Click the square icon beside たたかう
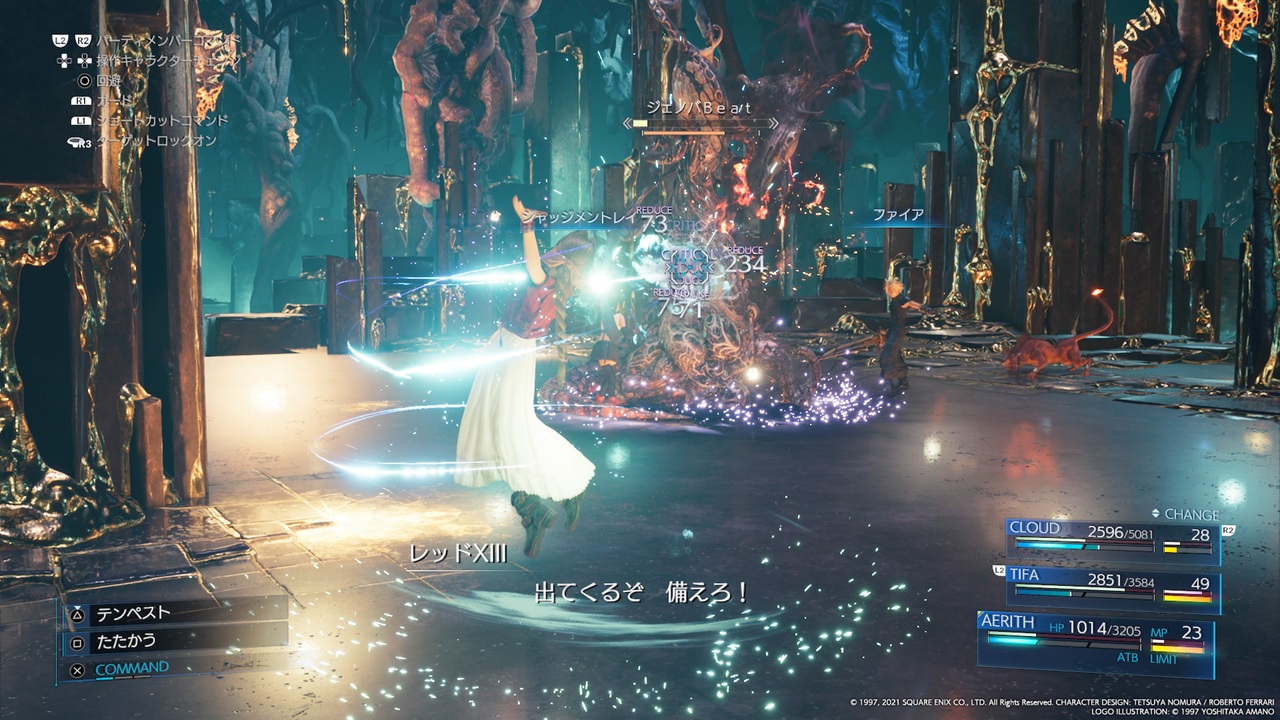Screen dimensions: 1280x720 [77, 643]
